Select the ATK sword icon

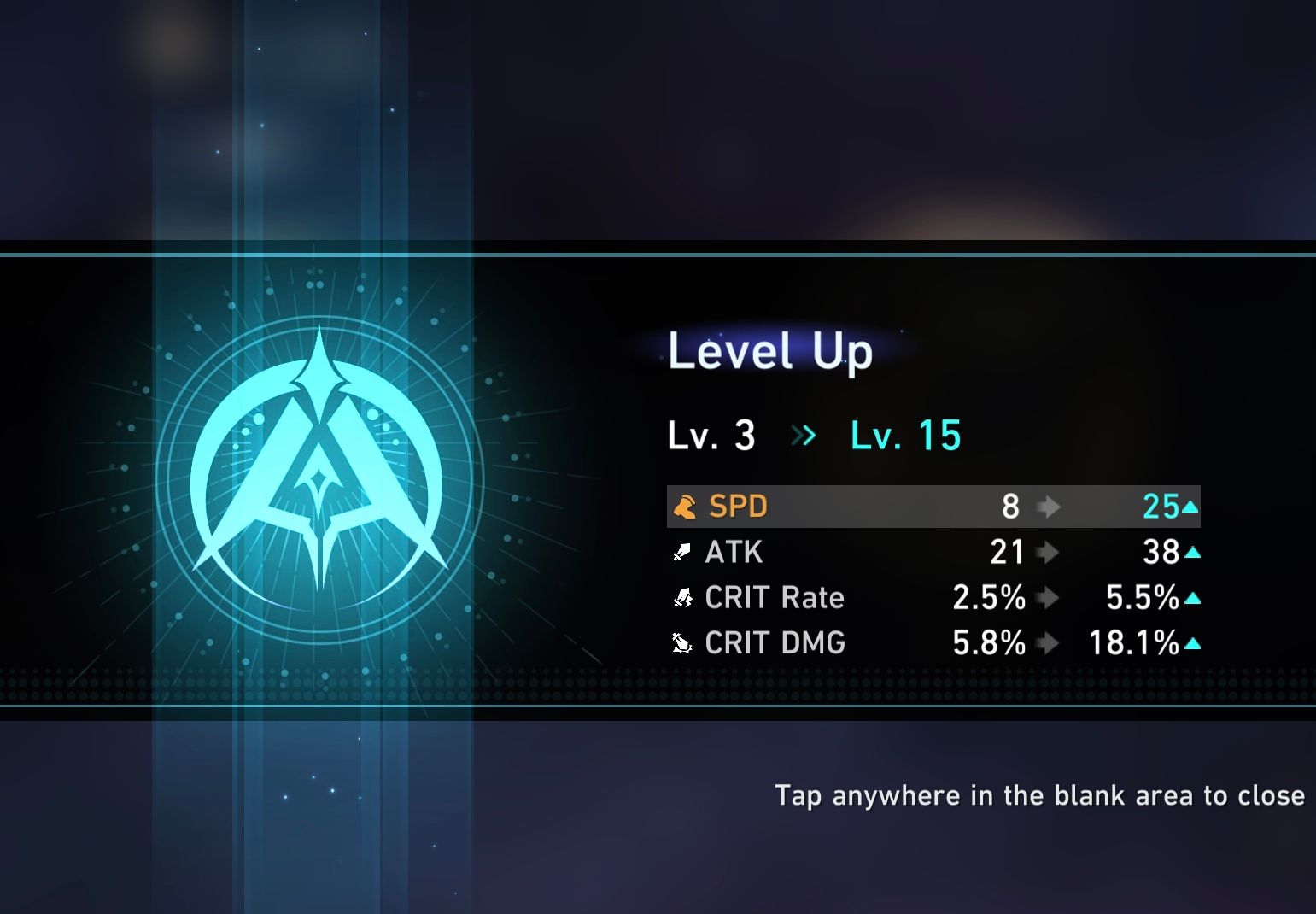tap(681, 552)
